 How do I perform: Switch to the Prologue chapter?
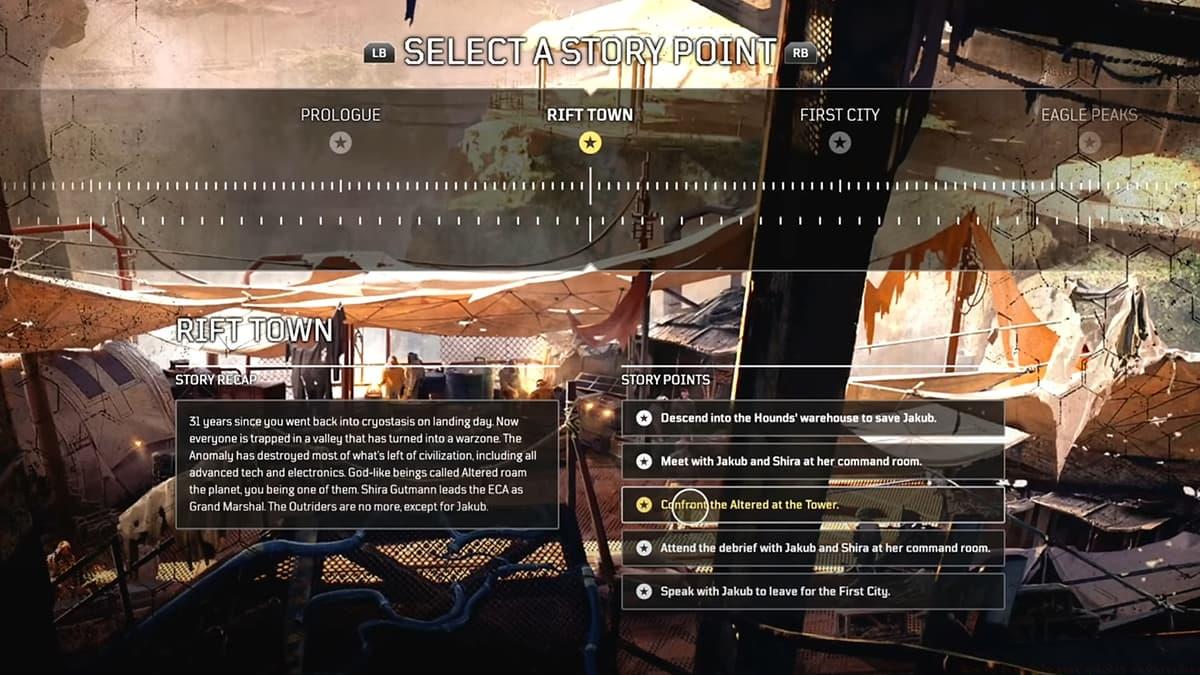click(x=341, y=129)
